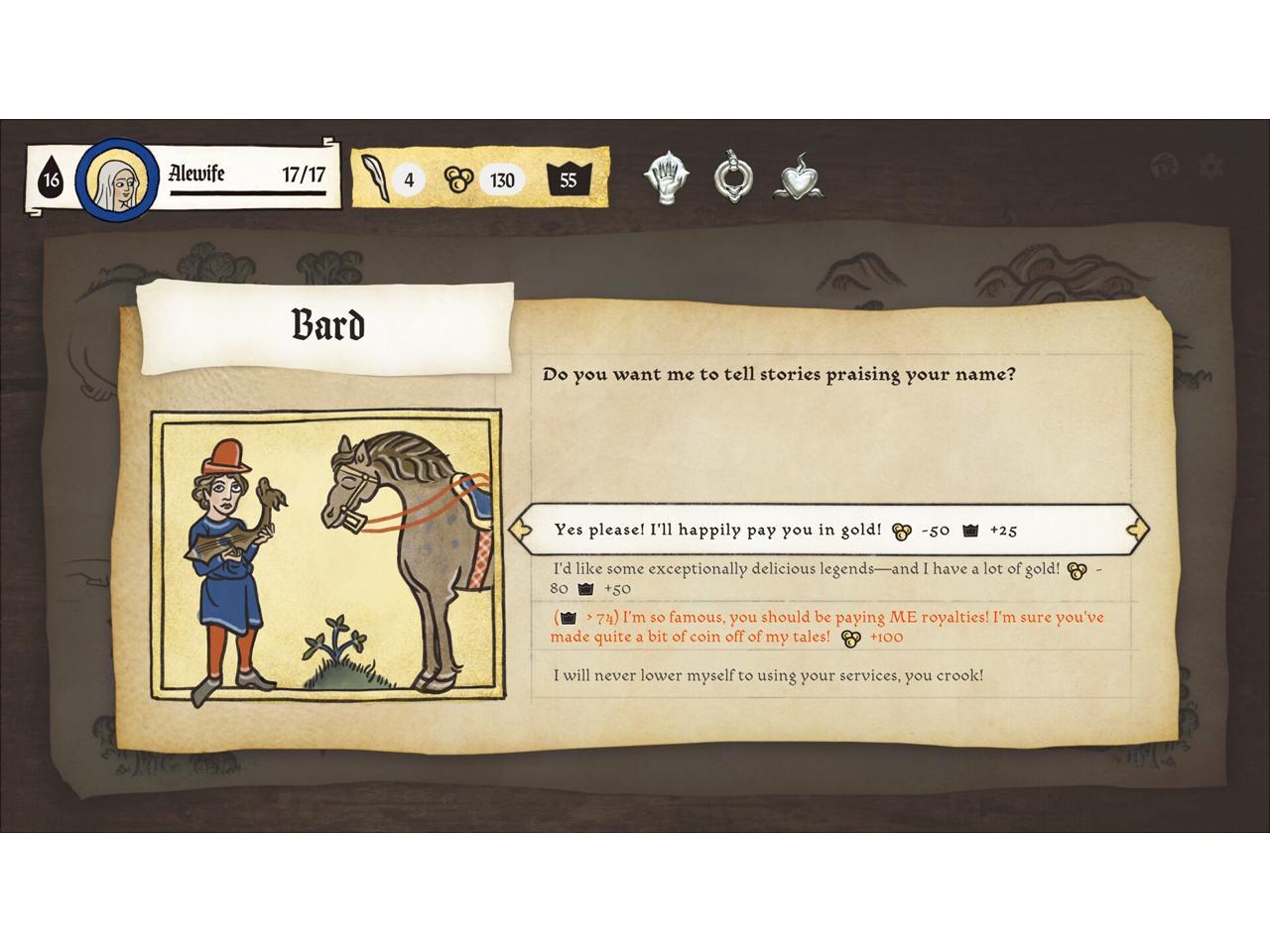
Task: Inspect the flaming heart relic icon
Action: (x=798, y=179)
